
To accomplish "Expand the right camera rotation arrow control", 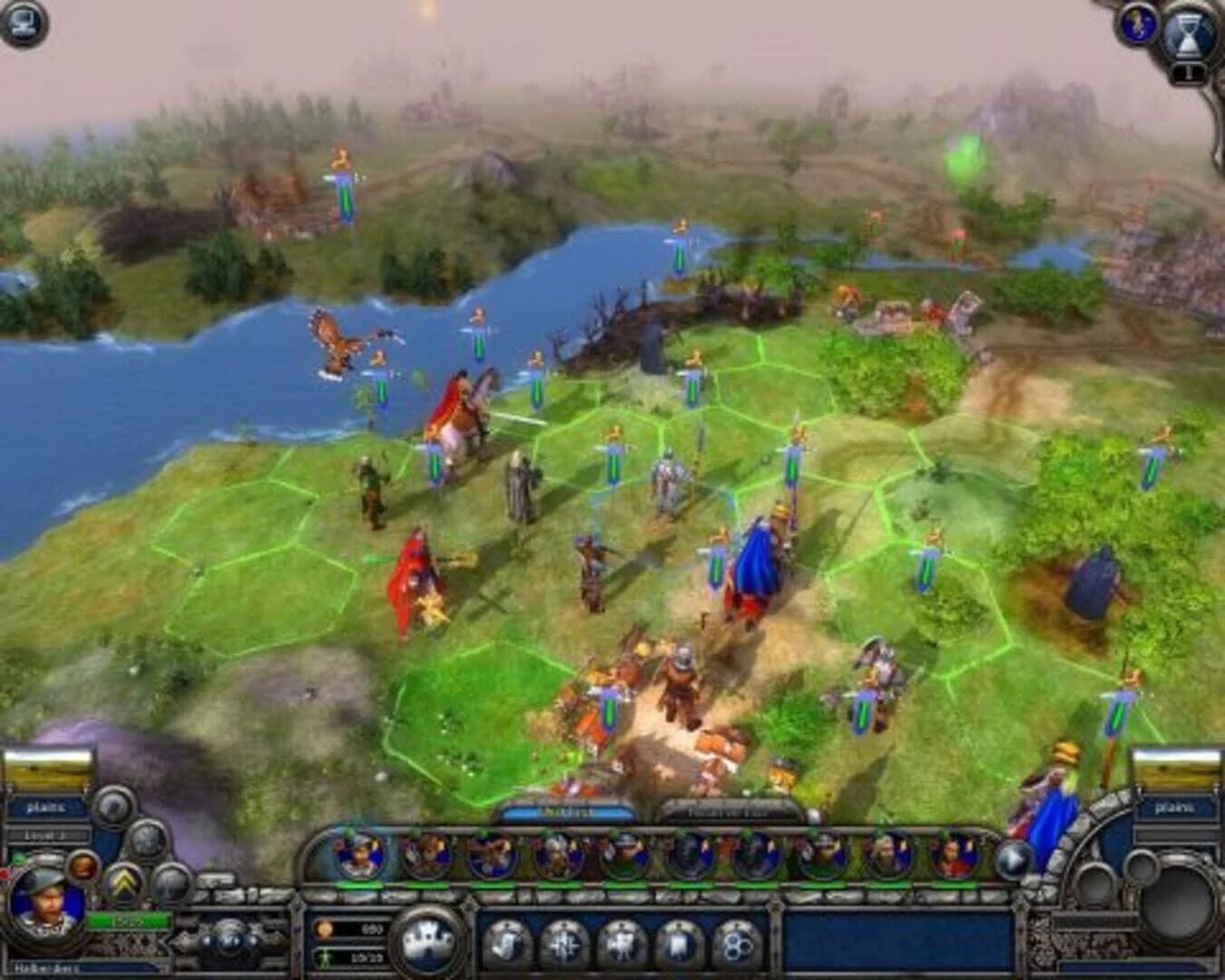I will pos(252,941).
